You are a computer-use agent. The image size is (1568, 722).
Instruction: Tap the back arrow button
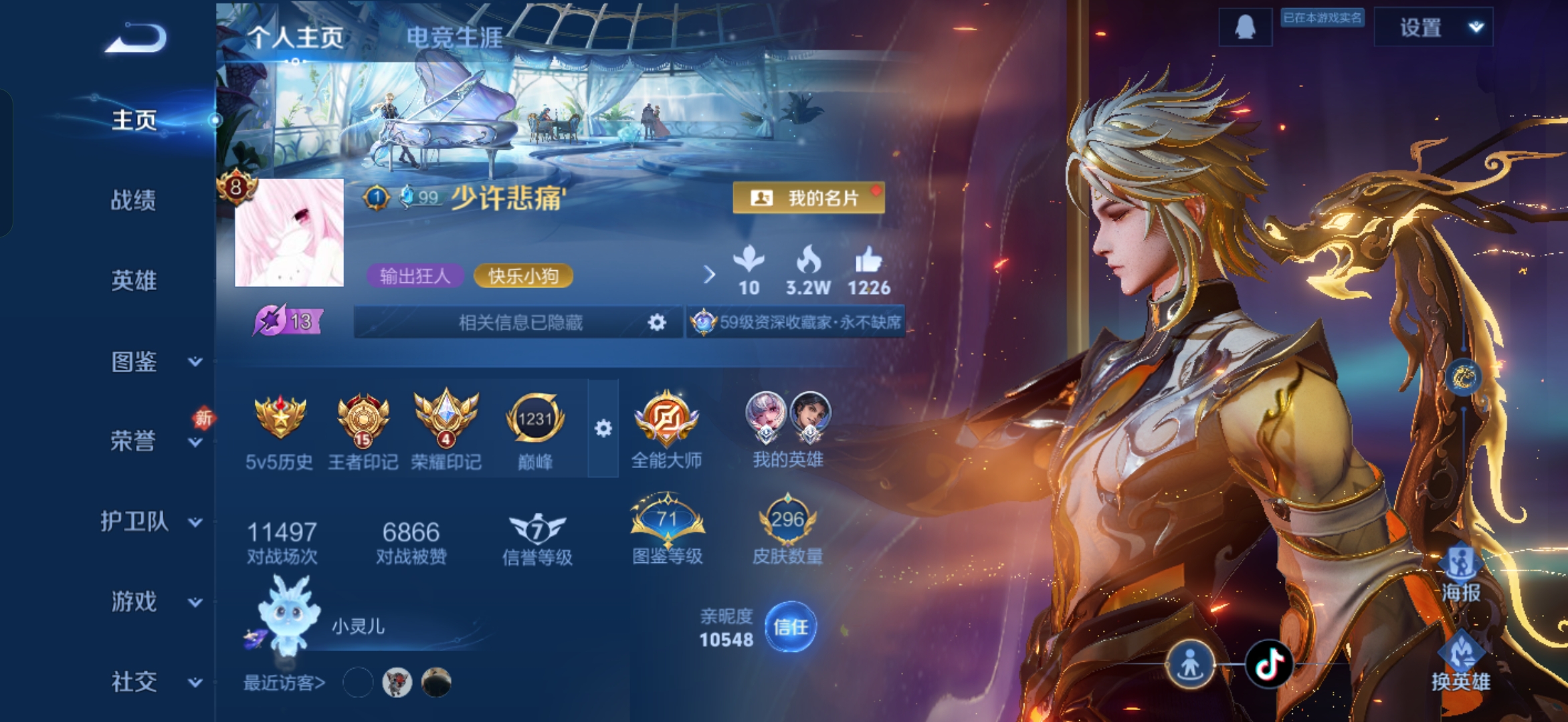tap(136, 38)
